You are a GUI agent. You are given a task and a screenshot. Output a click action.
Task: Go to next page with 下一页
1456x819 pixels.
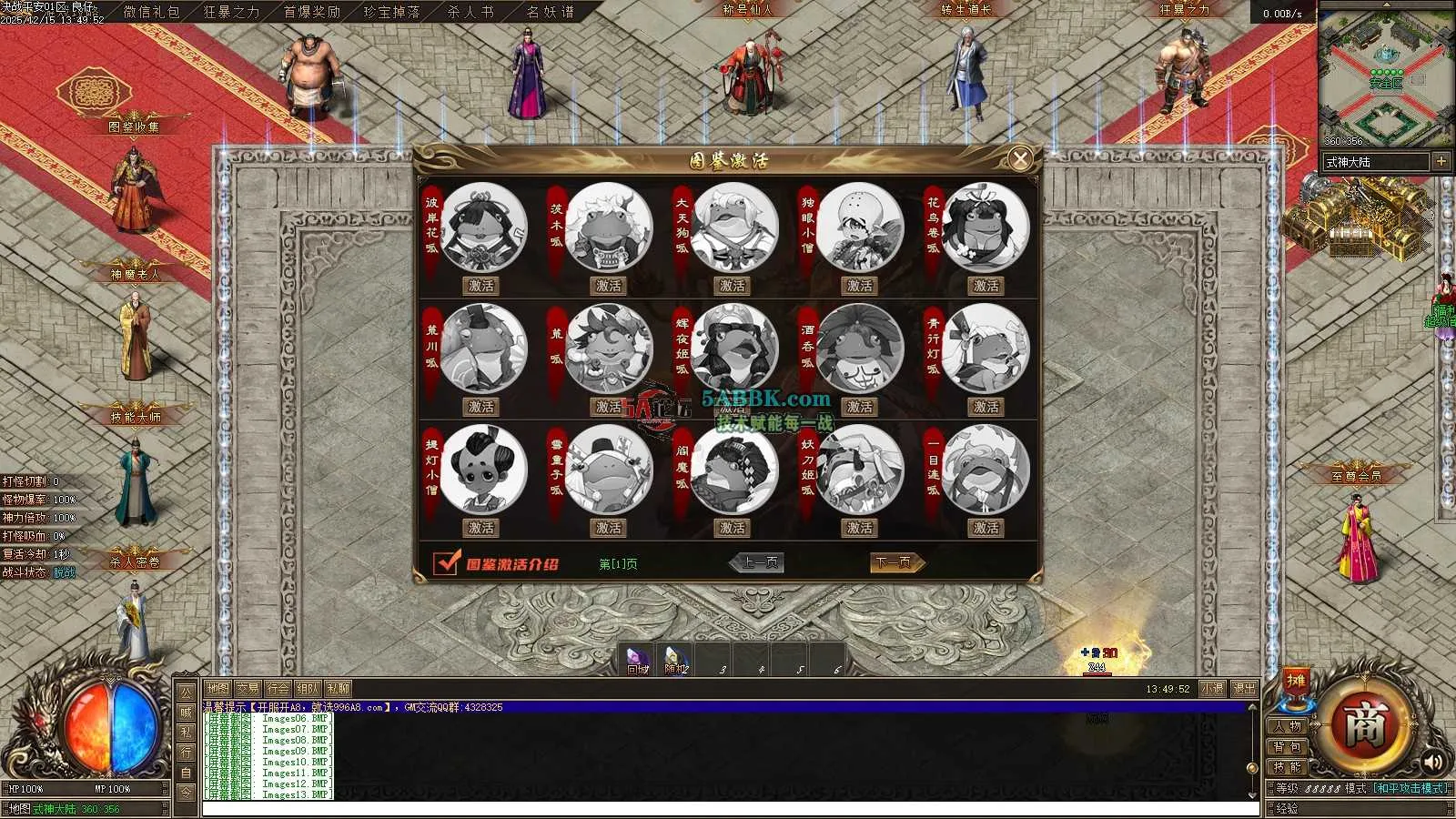(x=895, y=562)
